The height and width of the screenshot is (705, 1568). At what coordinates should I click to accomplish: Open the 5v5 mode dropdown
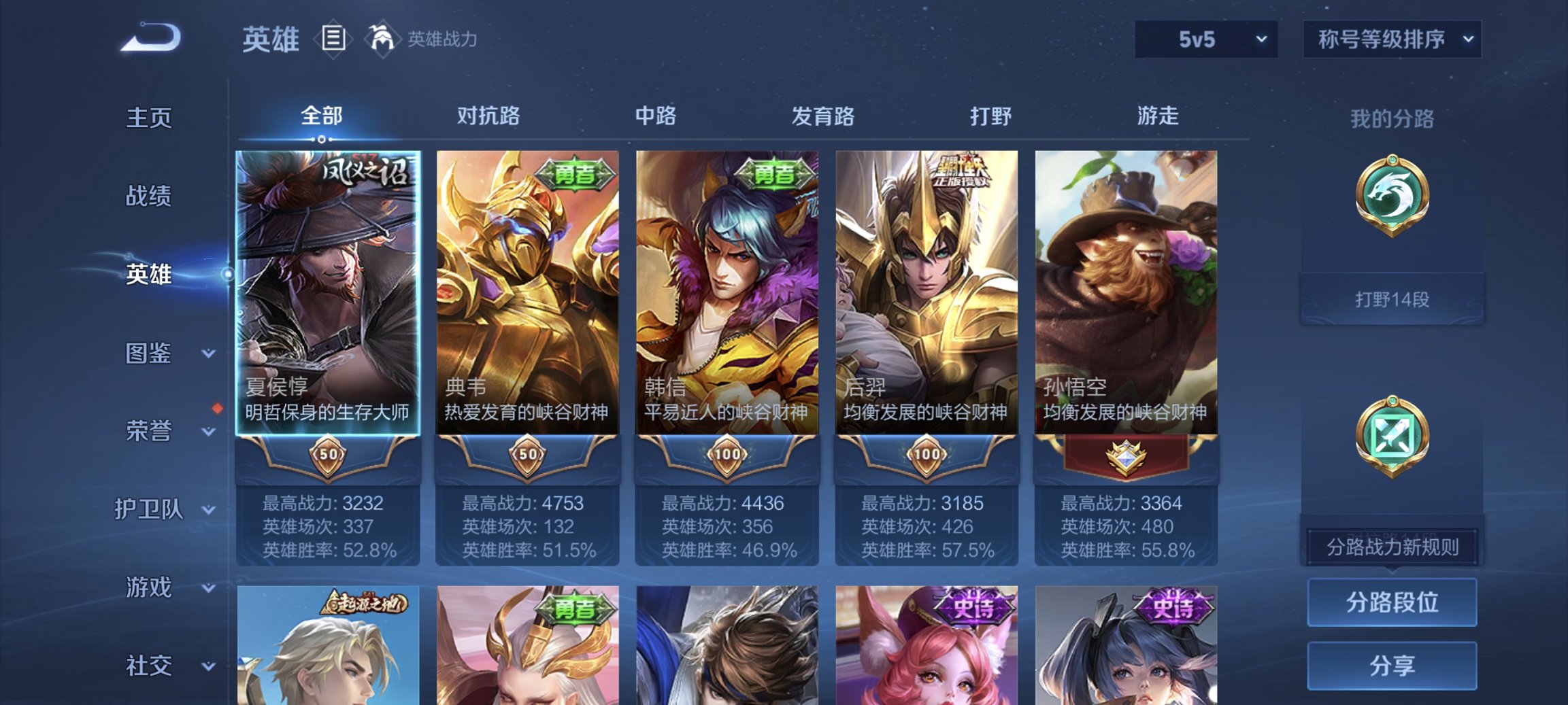pyautogui.click(x=1205, y=39)
